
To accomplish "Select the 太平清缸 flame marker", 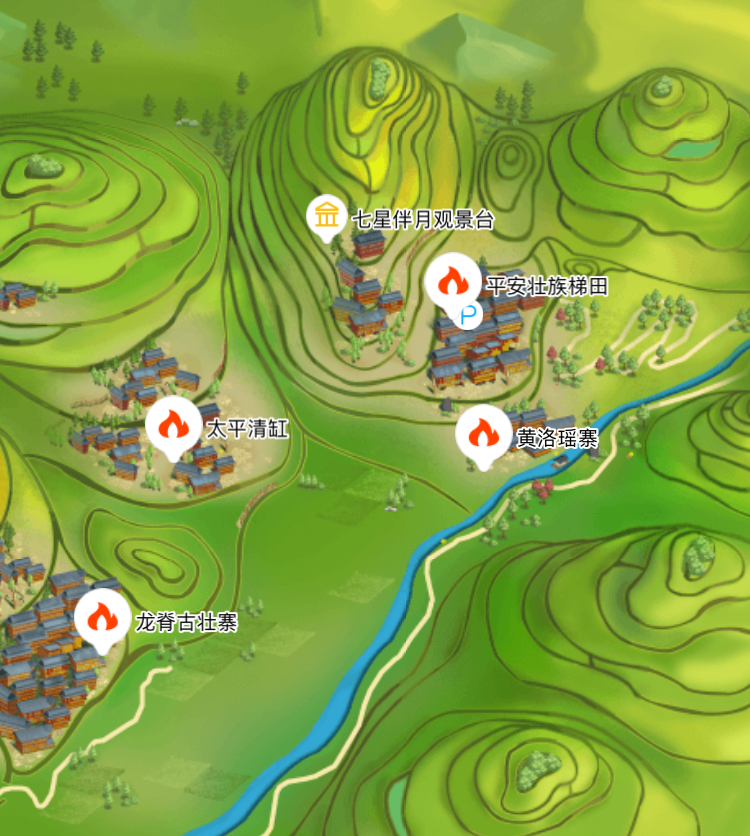I will coord(174,427).
